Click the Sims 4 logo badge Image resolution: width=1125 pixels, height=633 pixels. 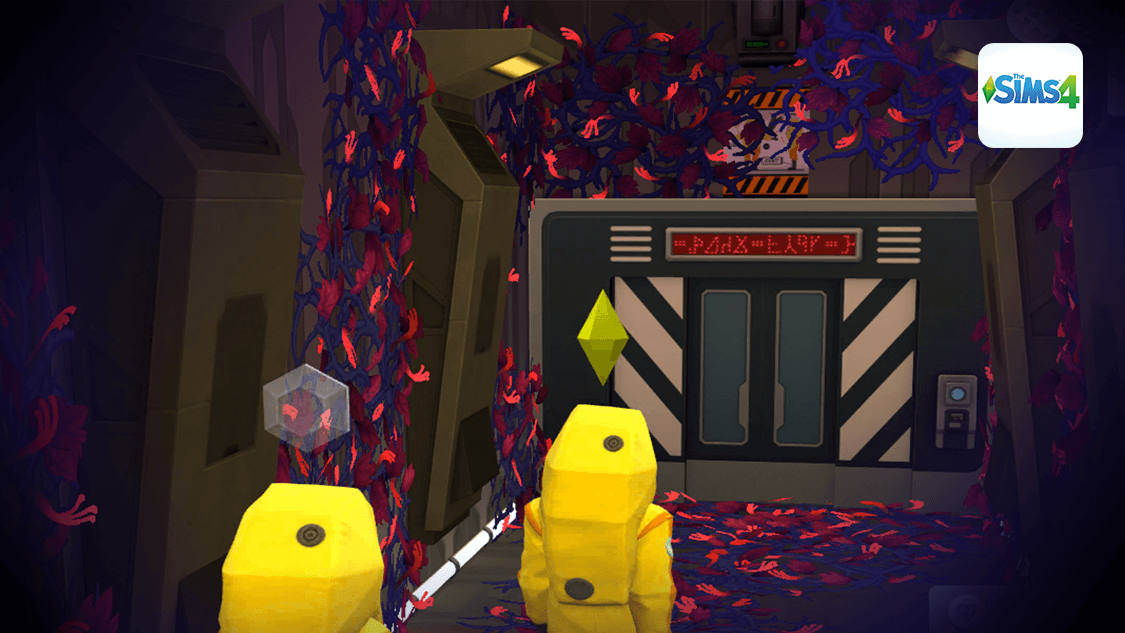tap(1030, 95)
